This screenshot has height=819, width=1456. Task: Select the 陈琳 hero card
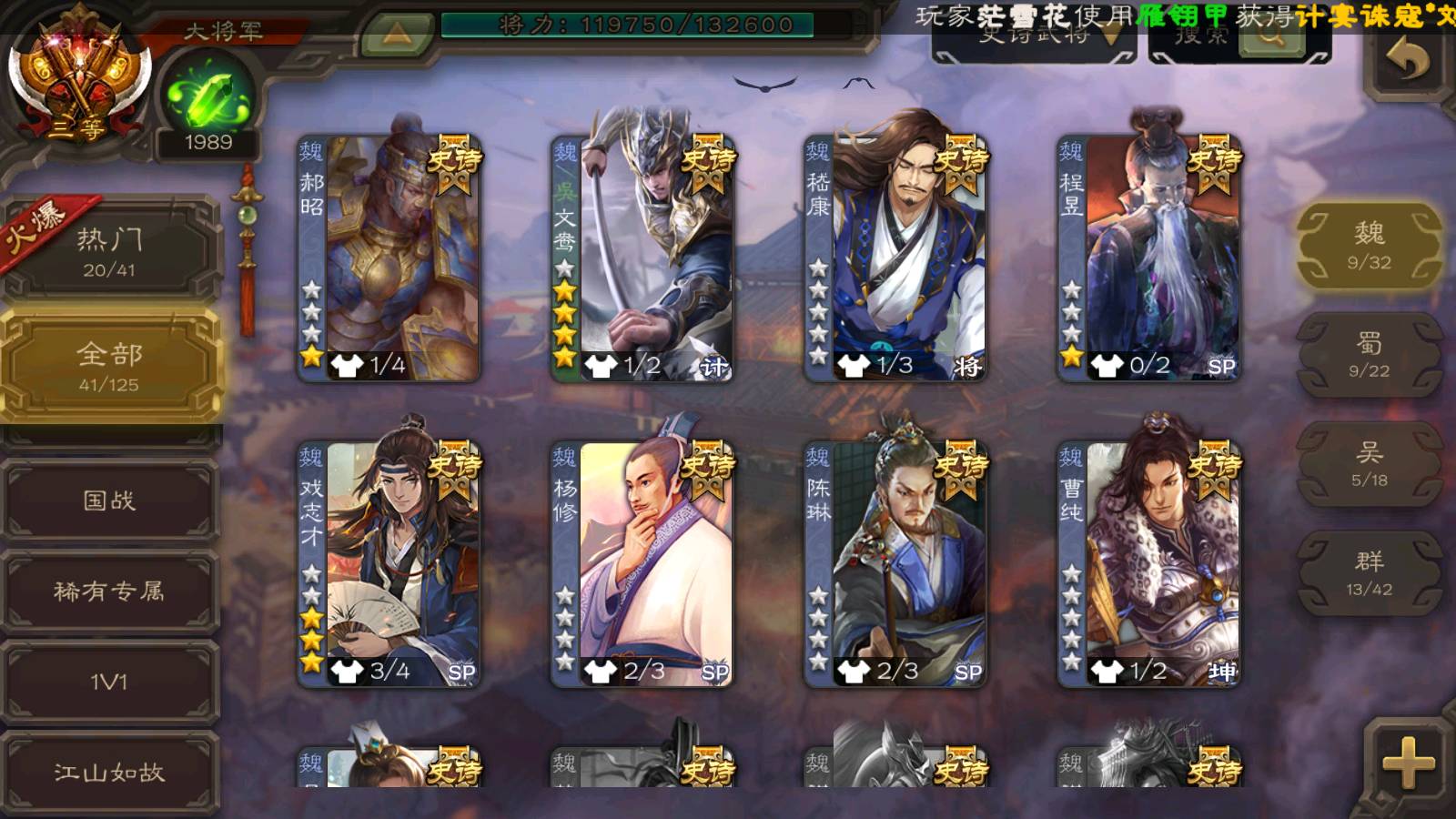point(895,563)
